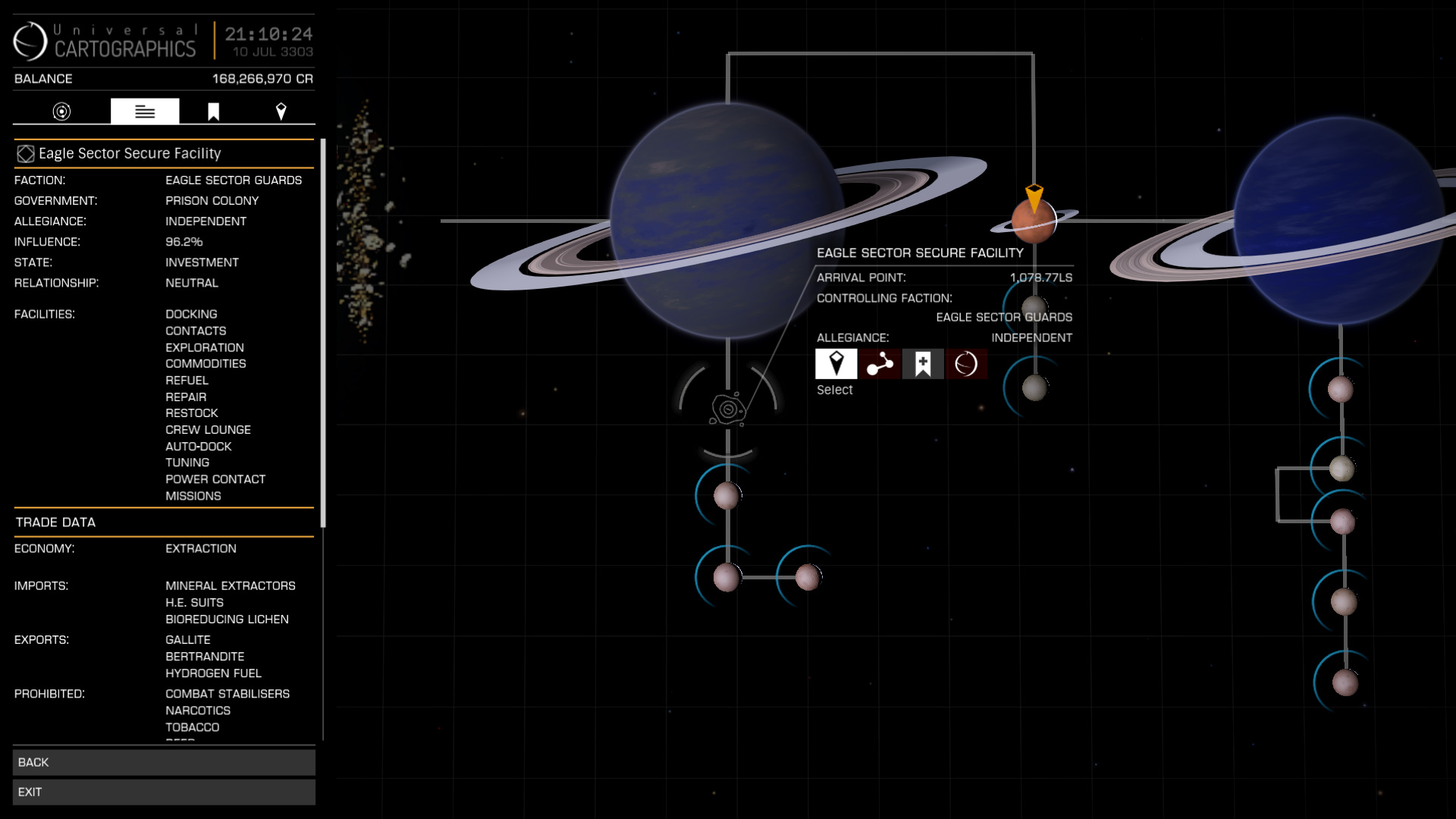1456x819 pixels.
Task: Add a bookmark for Eagle Sector Secure Facility
Action: (x=923, y=364)
